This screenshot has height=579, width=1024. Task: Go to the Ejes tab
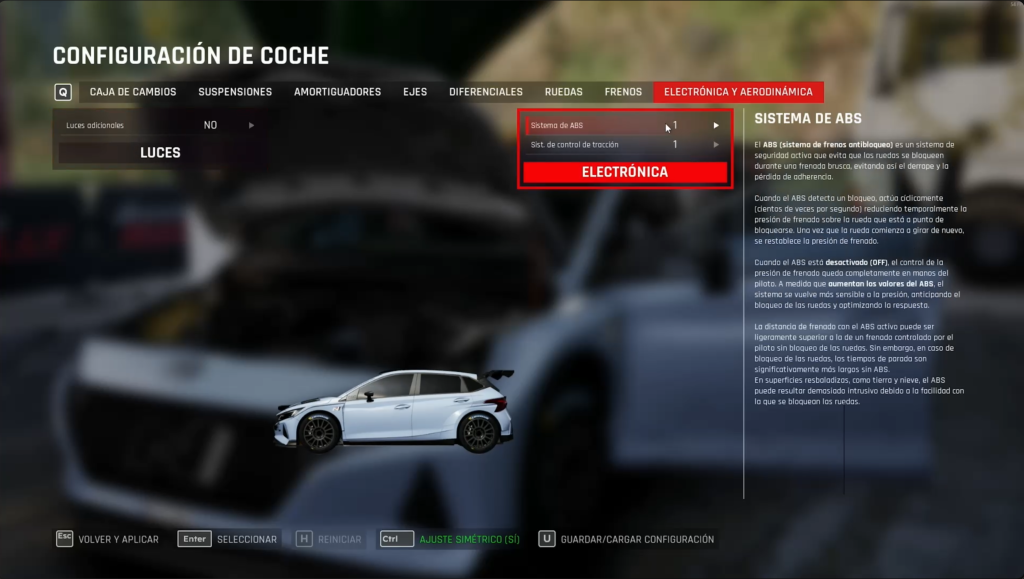point(415,92)
